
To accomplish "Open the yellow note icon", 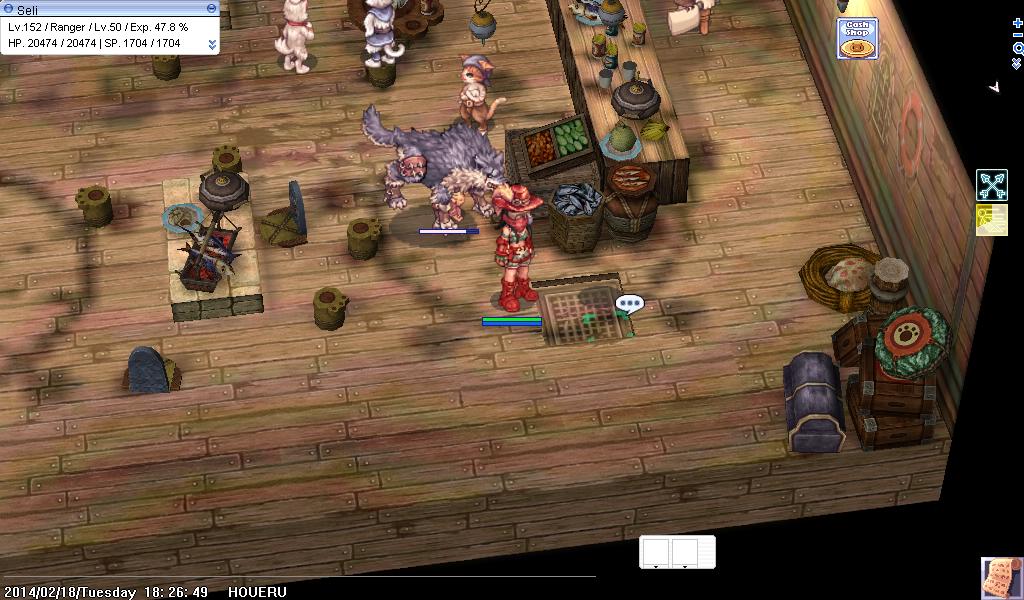I will click(992, 220).
